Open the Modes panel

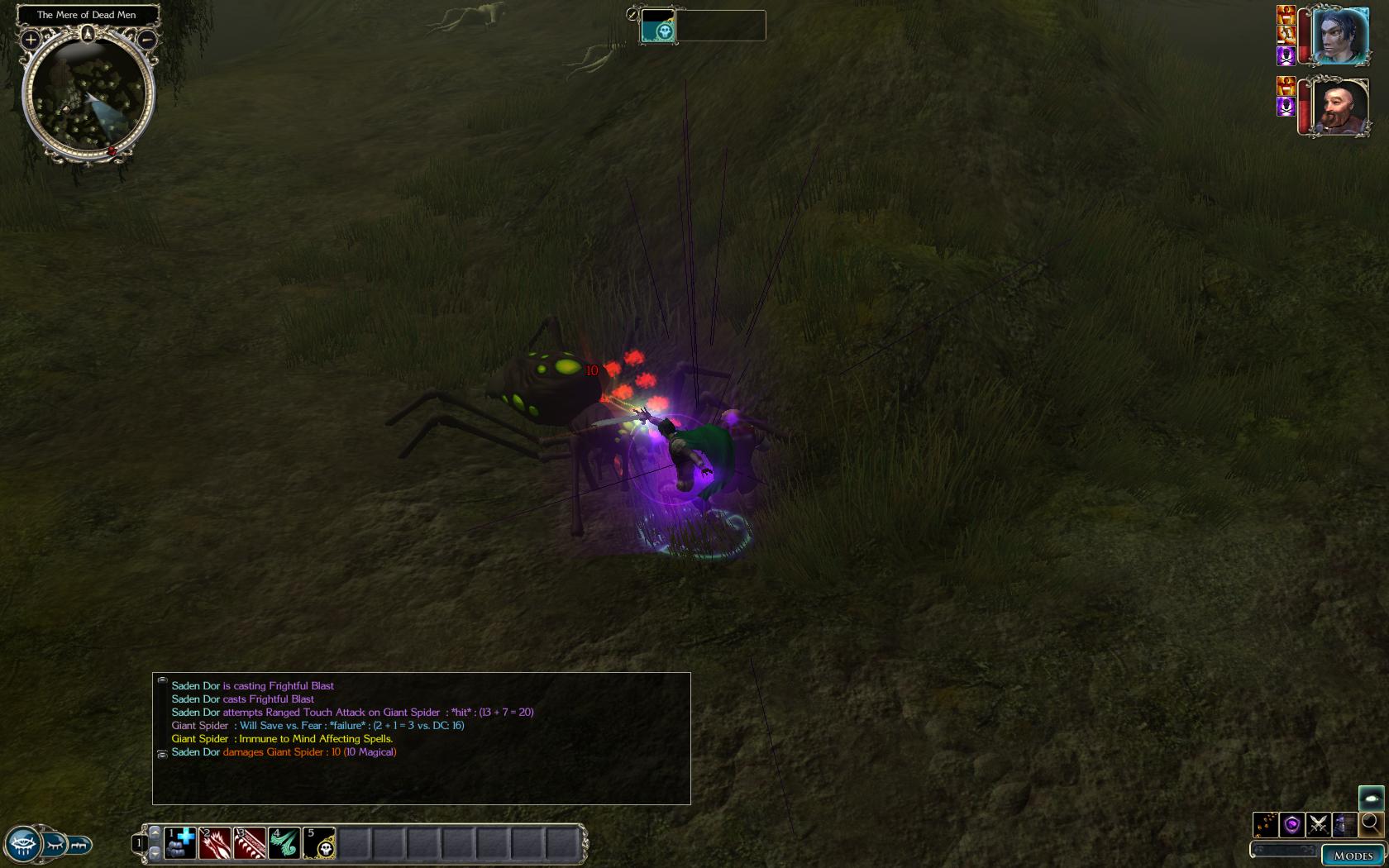tap(1353, 856)
